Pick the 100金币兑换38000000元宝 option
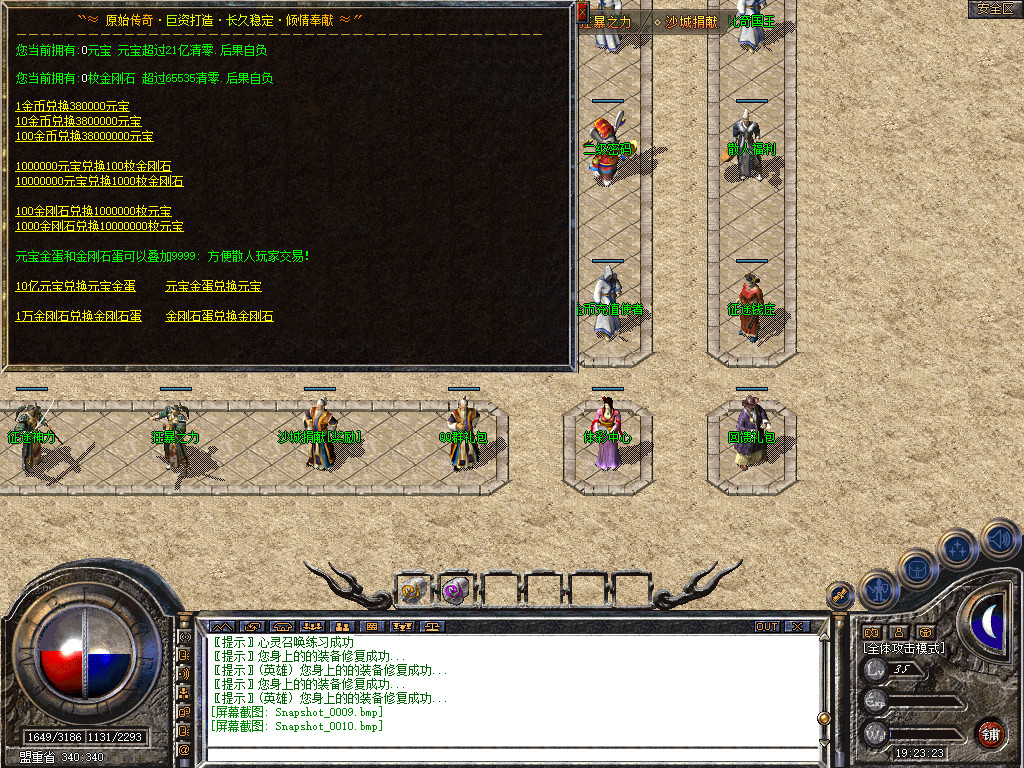Screen dimensions: 1024x768 [x=84, y=136]
